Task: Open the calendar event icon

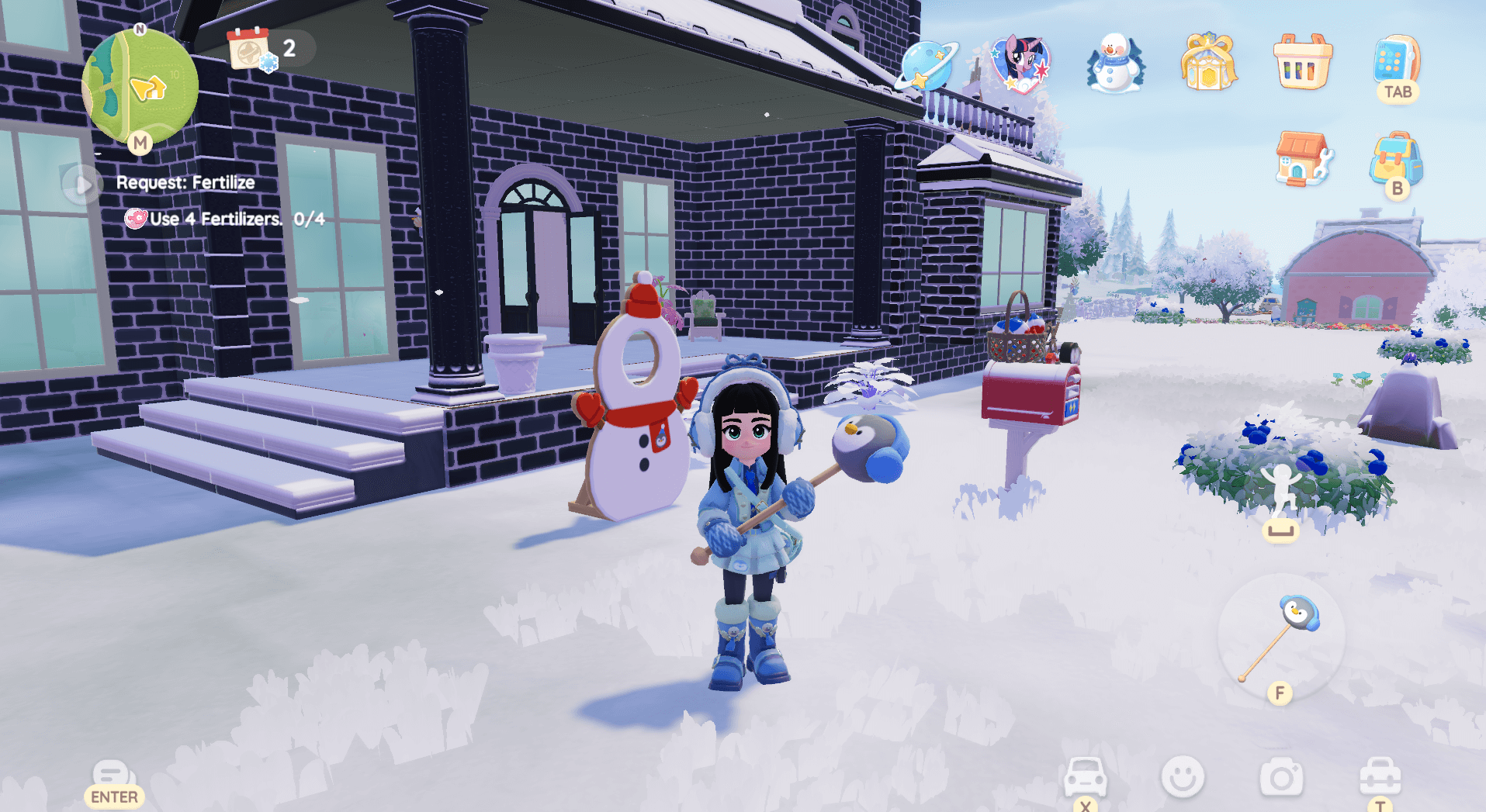Action: coord(250,49)
